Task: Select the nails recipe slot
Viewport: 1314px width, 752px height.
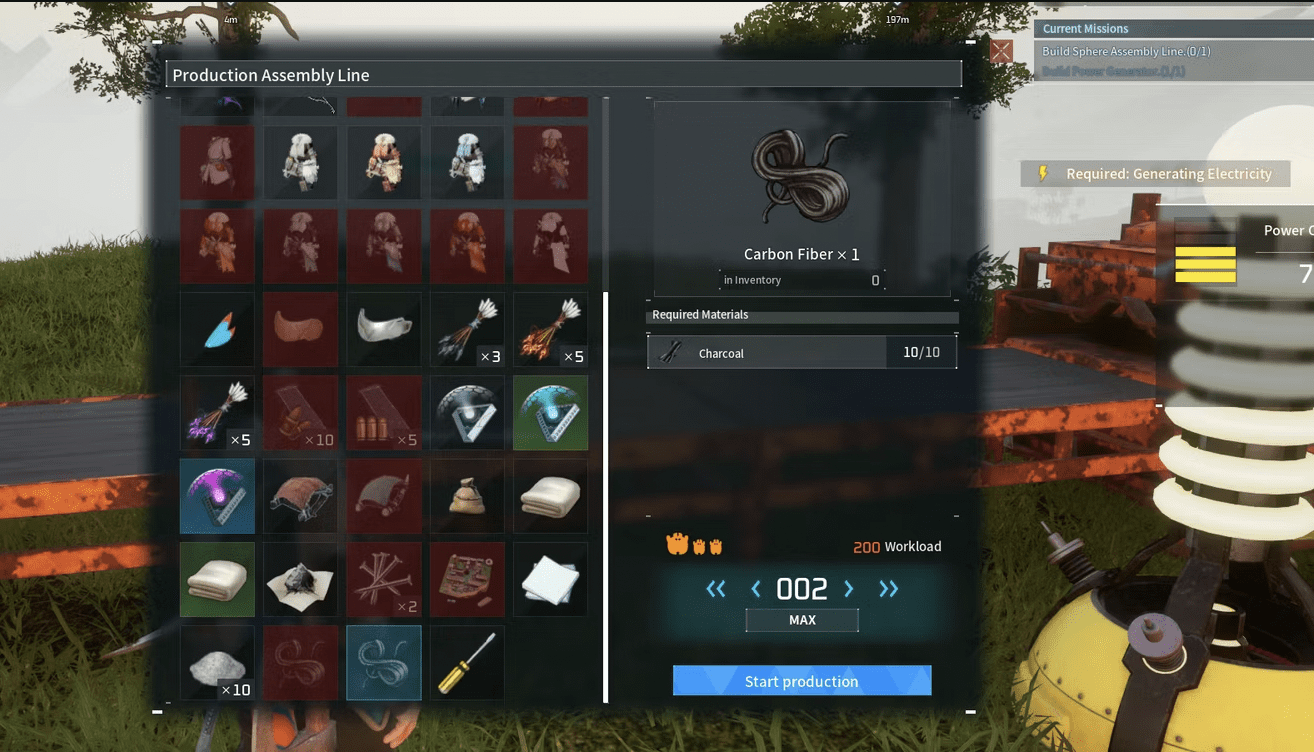Action: [383, 579]
